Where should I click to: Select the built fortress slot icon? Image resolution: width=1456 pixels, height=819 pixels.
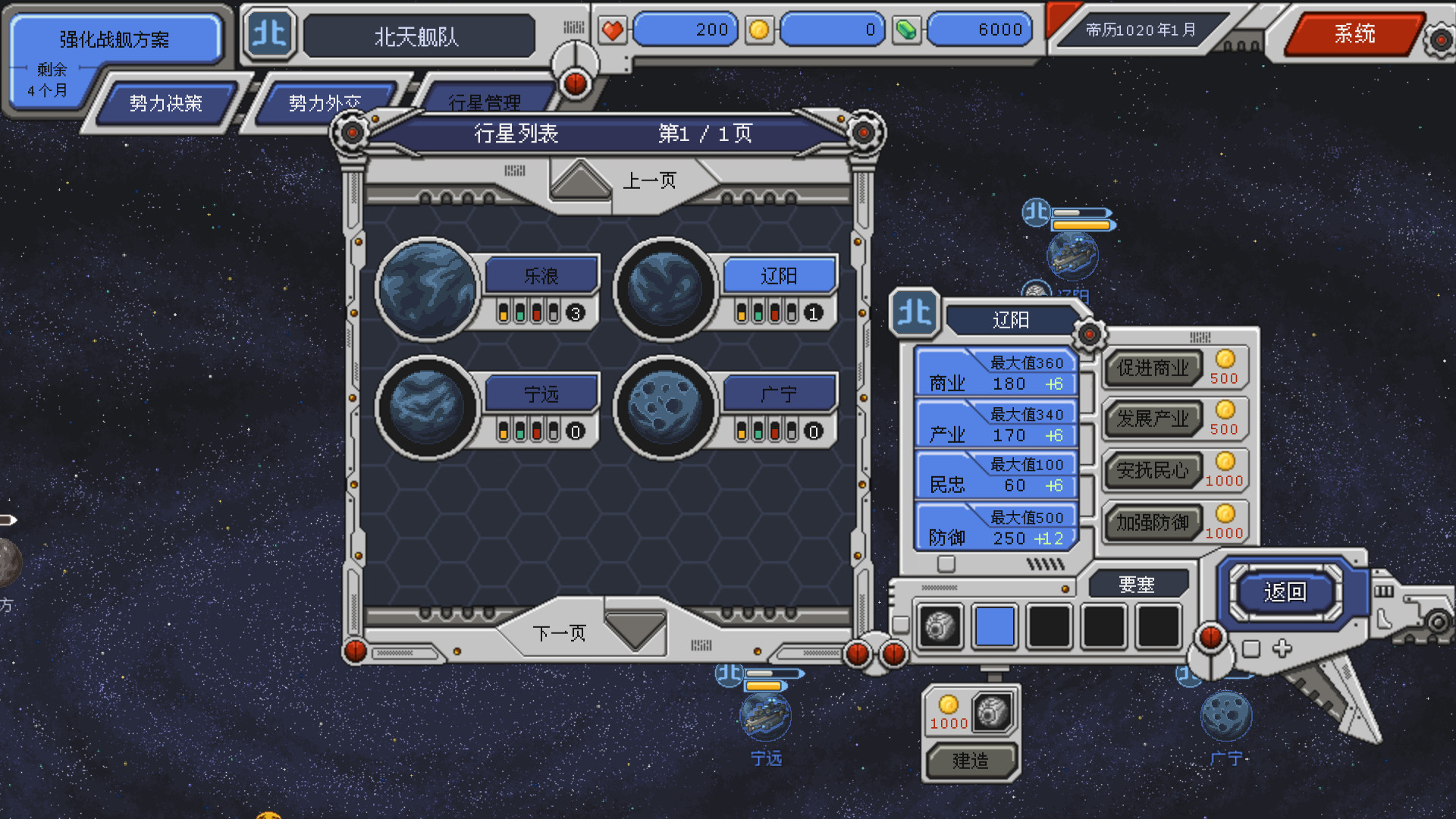[940, 626]
